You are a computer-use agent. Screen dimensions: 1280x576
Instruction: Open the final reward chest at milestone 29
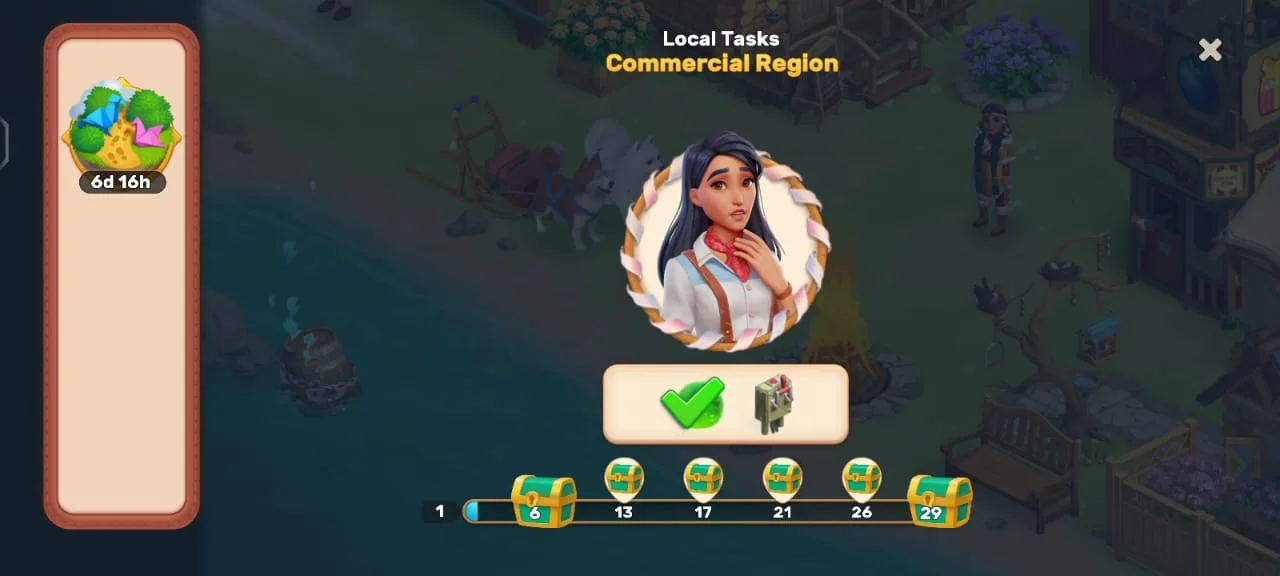939,501
